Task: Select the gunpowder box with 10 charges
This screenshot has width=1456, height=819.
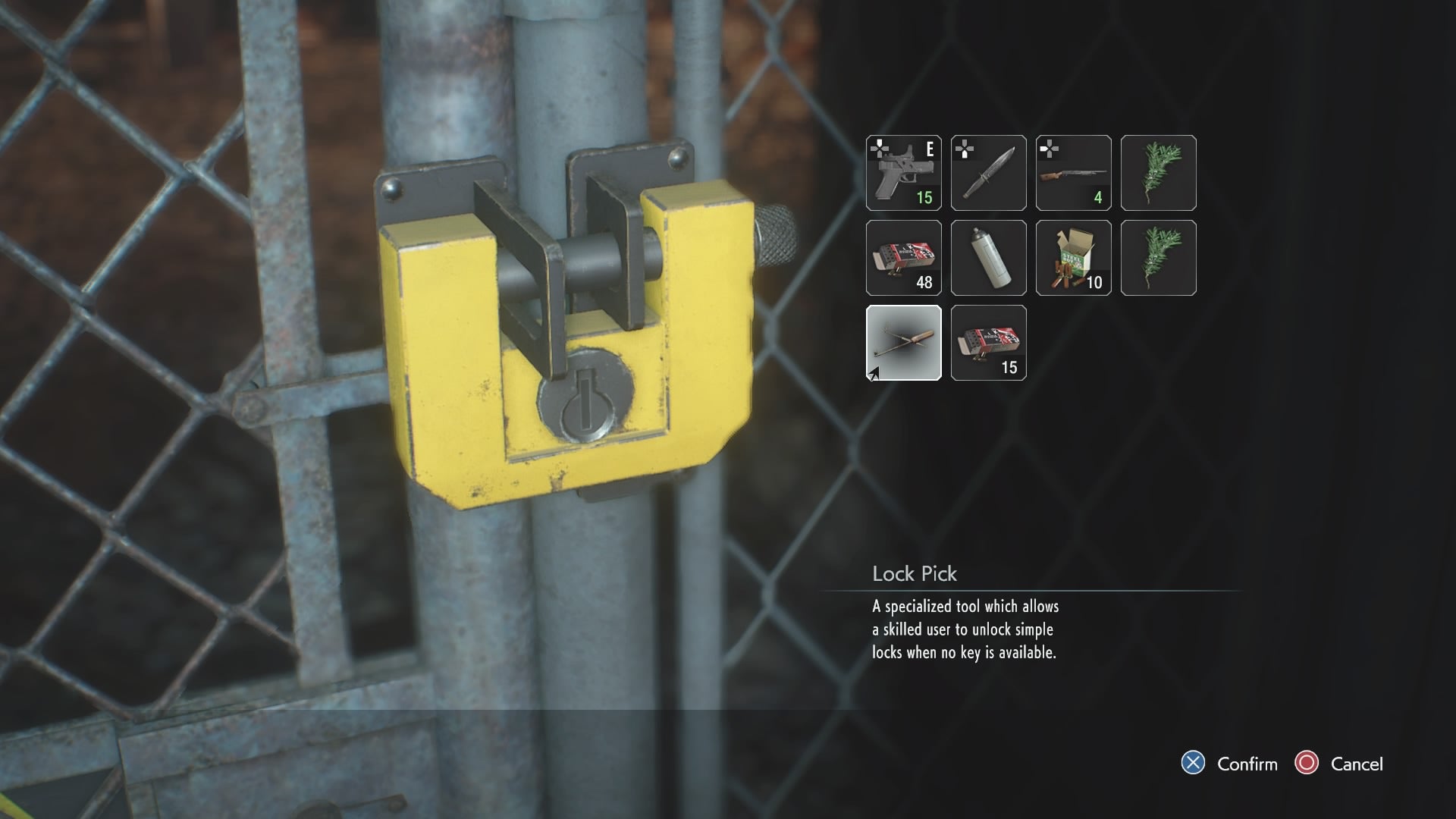Action: pyautogui.click(x=1073, y=258)
